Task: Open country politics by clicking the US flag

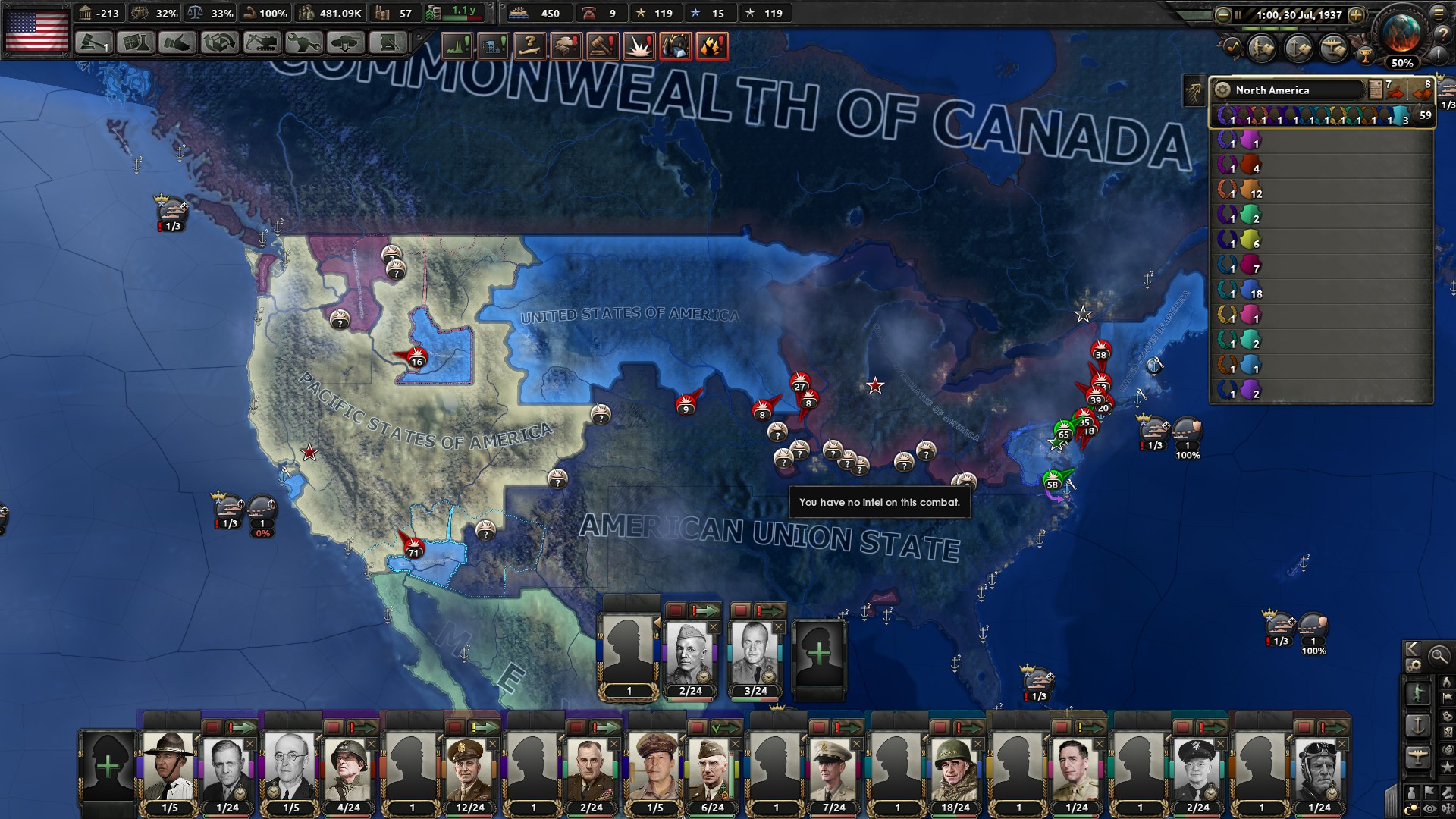Action: pos(38,32)
